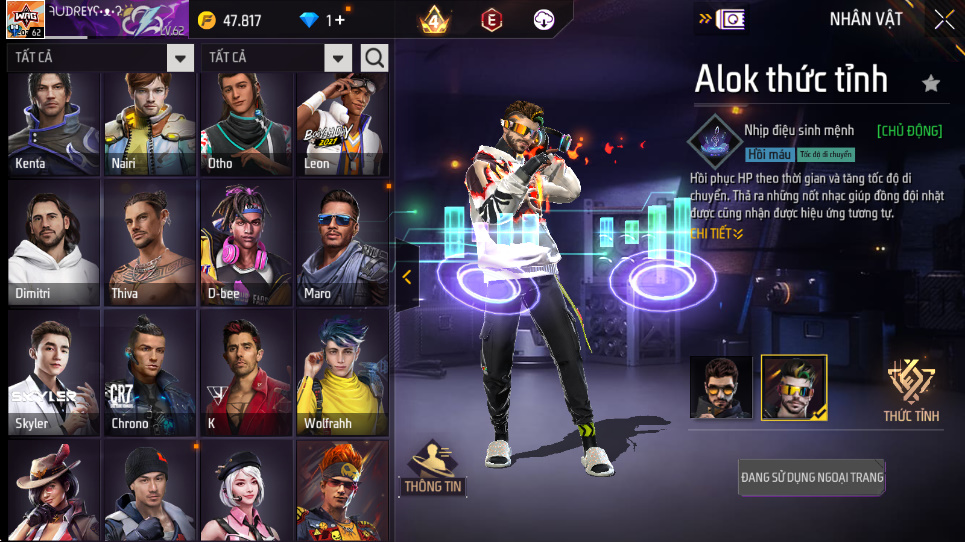Select Wolfrahh from the character grid

tap(342, 374)
